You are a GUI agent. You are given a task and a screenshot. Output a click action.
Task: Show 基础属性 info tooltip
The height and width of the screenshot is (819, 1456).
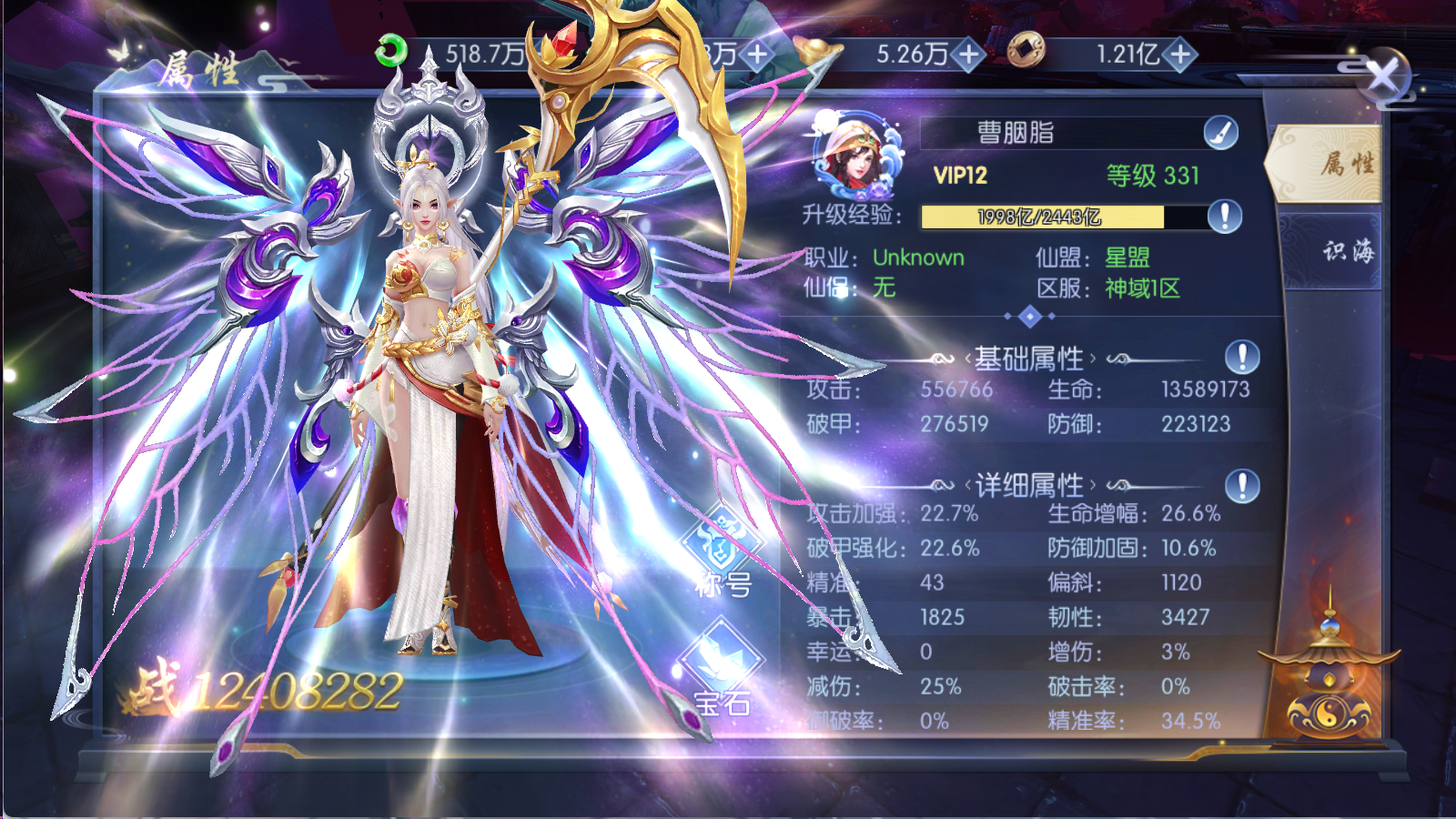pos(1242,358)
